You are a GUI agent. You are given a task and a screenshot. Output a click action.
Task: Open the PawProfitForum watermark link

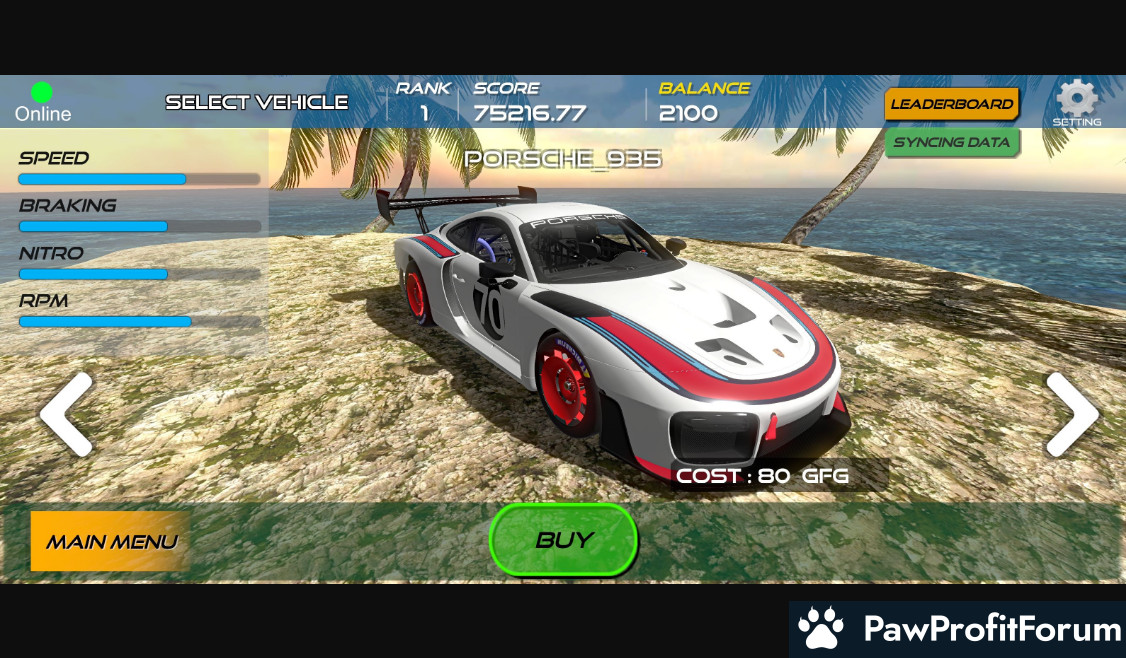pos(957,629)
